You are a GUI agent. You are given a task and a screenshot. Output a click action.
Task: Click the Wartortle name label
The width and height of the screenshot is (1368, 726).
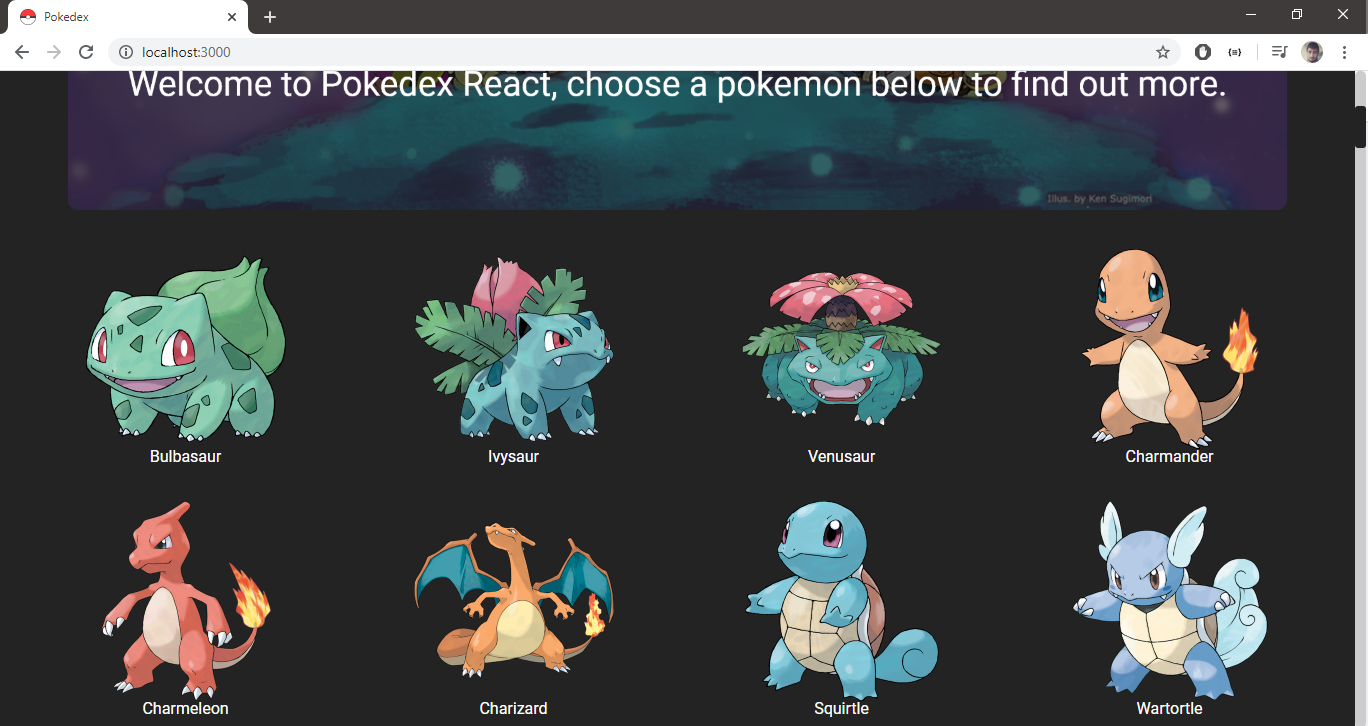point(1169,708)
